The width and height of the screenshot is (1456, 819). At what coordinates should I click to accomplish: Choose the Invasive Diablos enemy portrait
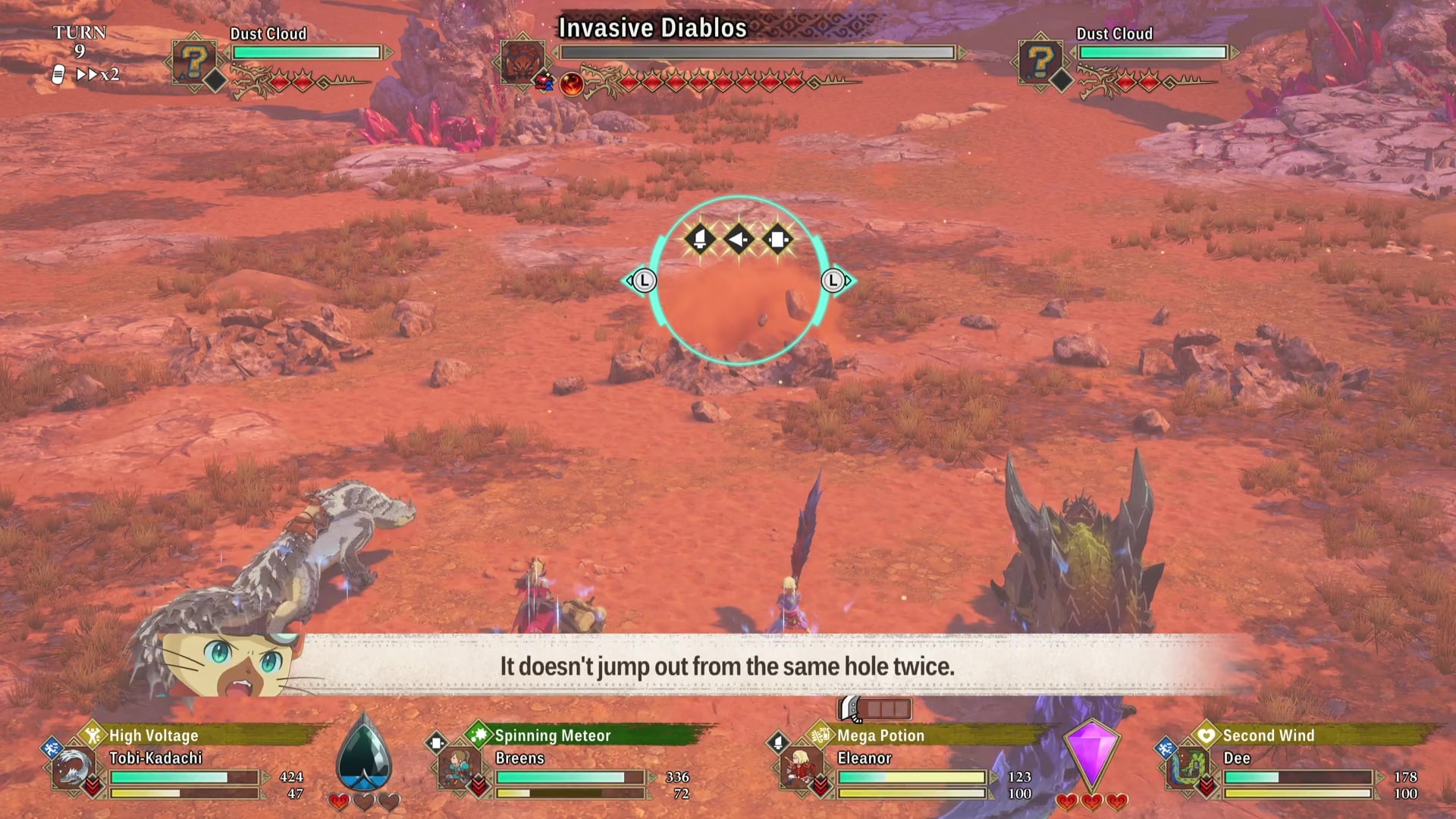coord(522,61)
